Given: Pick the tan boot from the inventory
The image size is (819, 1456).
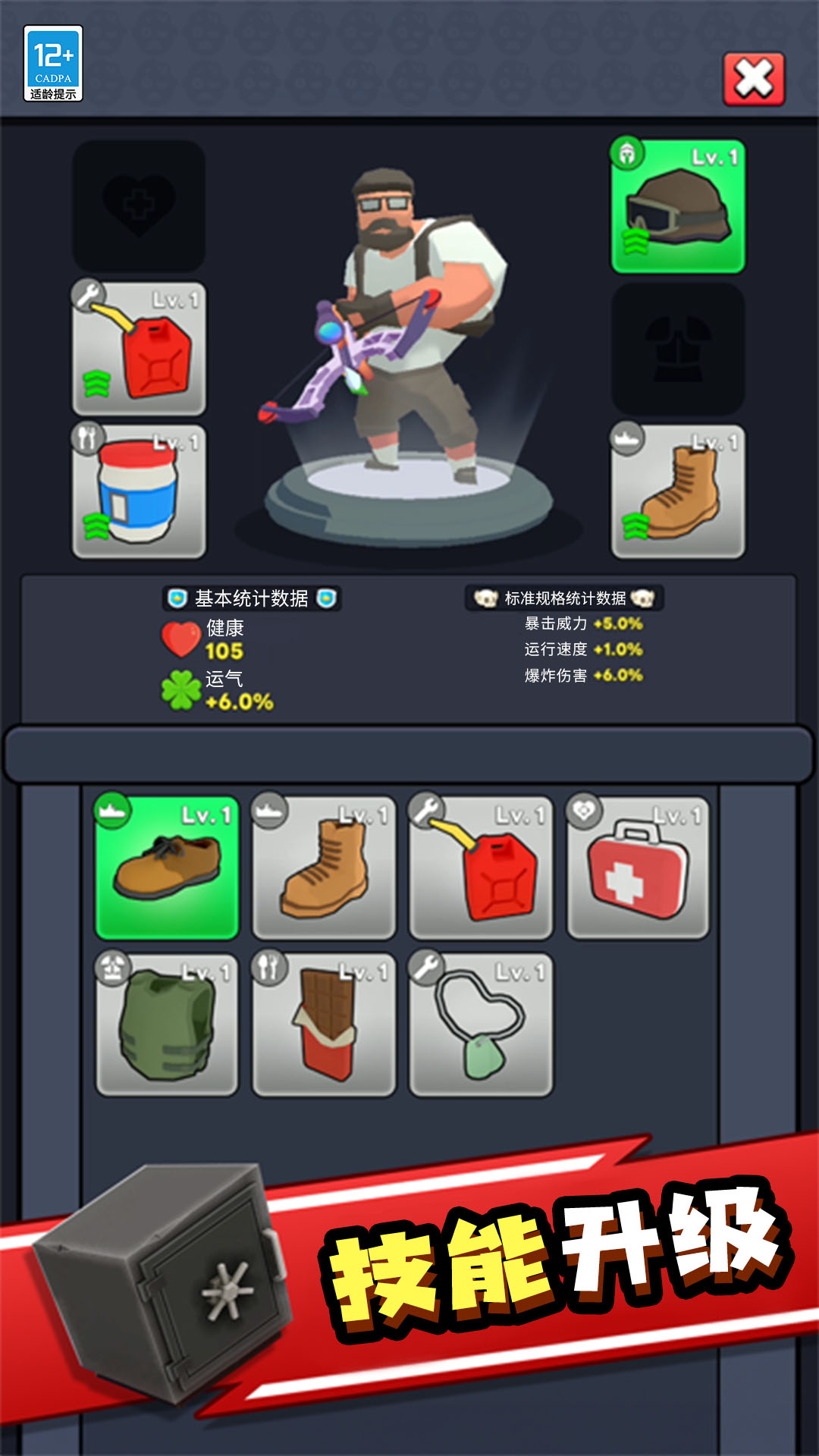Looking at the screenshot, I should tap(324, 868).
